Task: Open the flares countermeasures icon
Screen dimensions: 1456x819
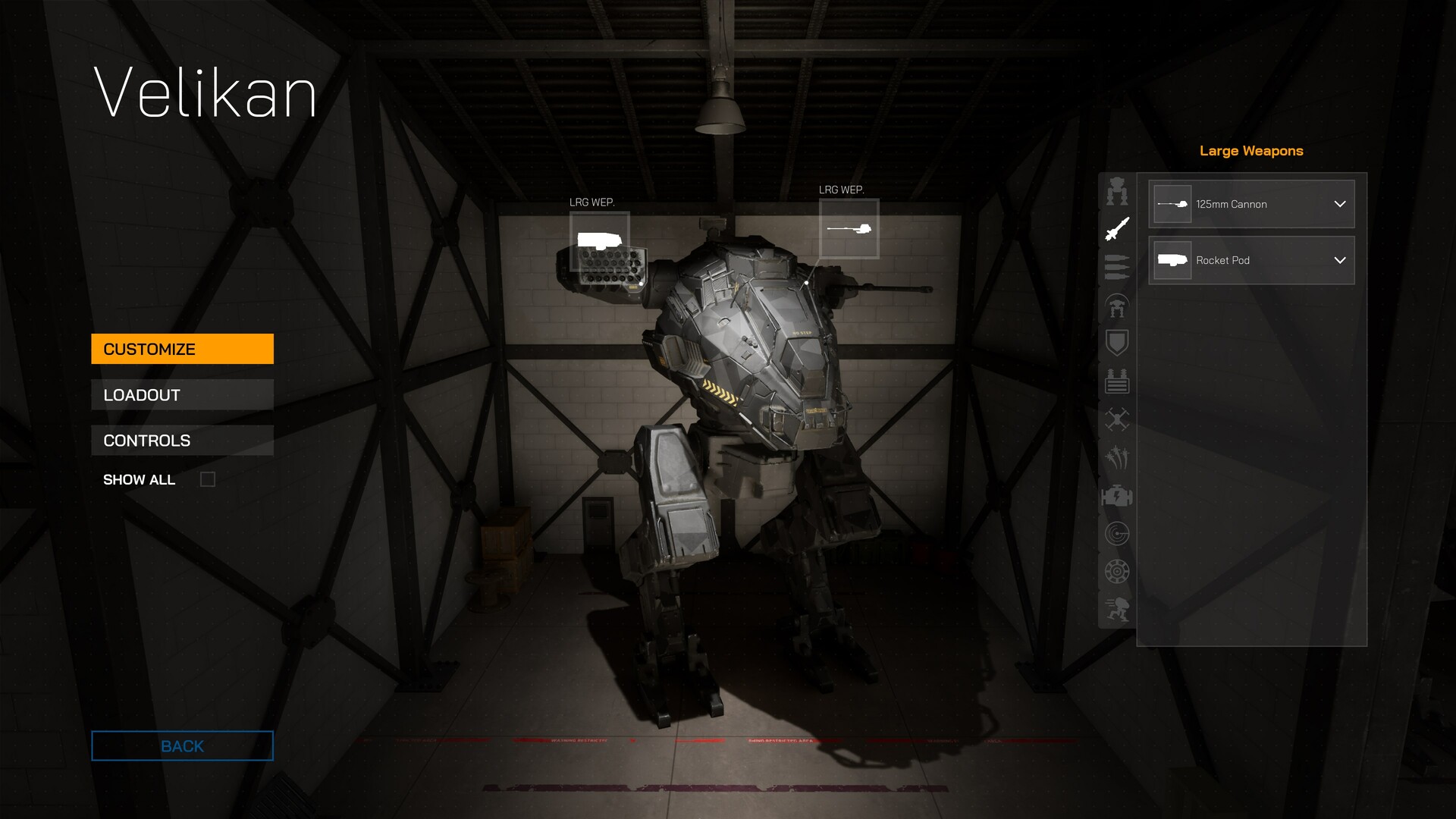Action: click(1116, 458)
